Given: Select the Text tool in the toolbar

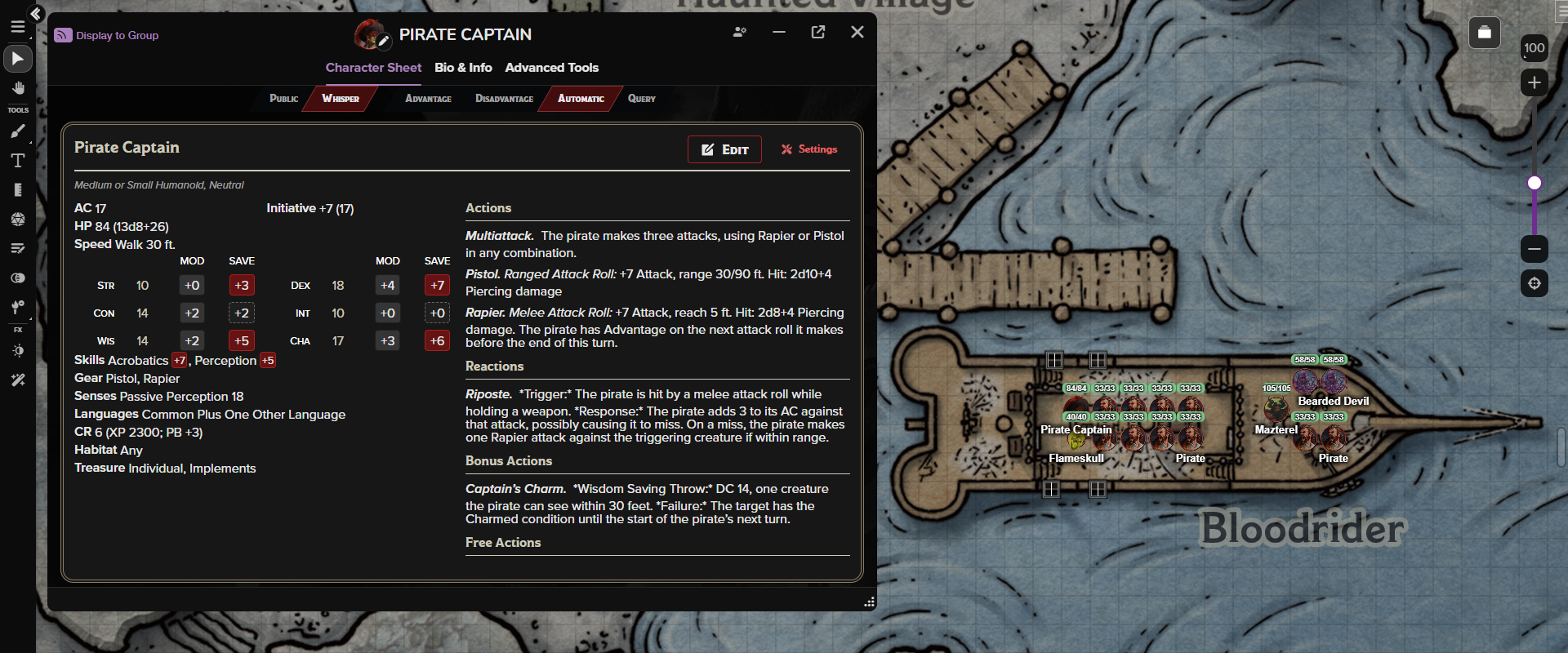Looking at the screenshot, I should pyautogui.click(x=17, y=161).
